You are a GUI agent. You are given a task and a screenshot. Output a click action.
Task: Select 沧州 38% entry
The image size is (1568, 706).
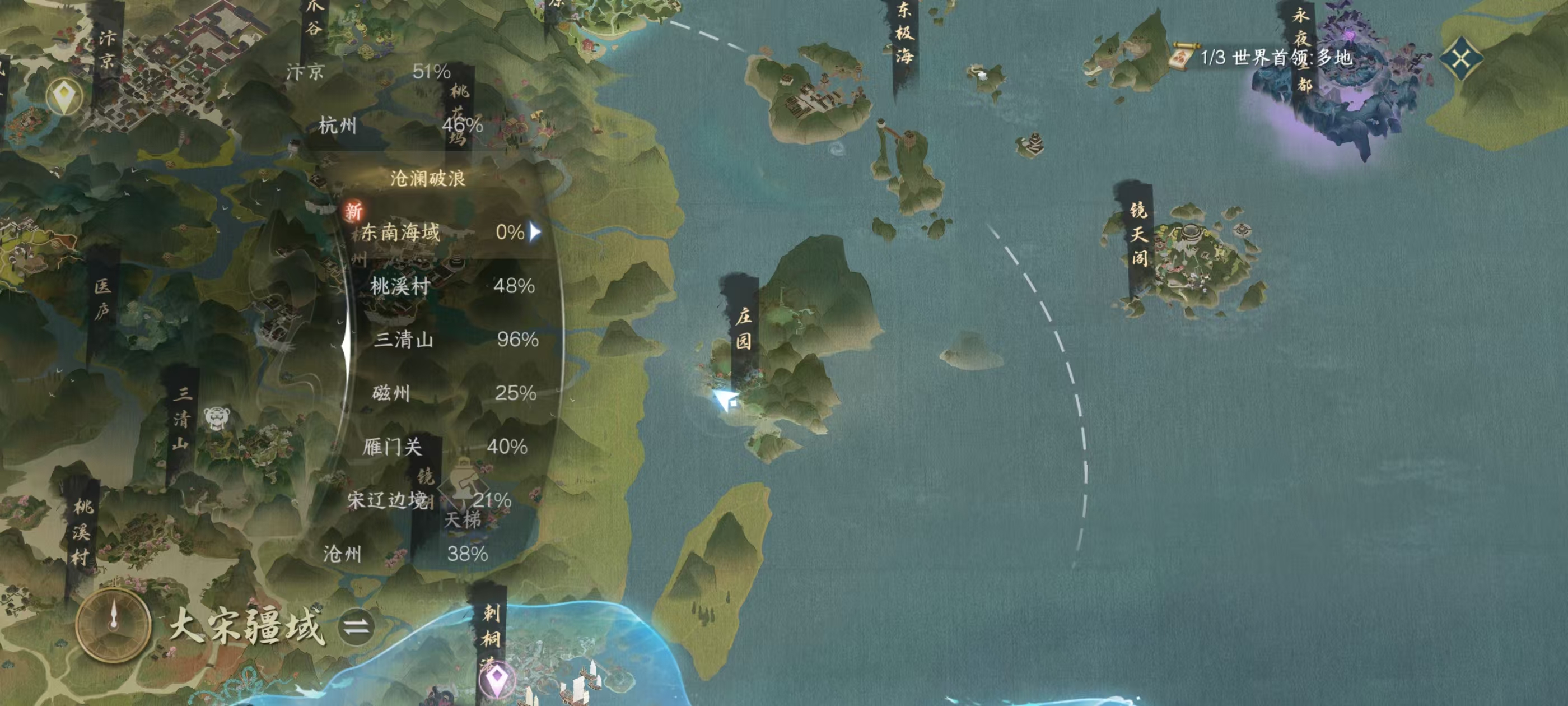pyautogui.click(x=405, y=554)
